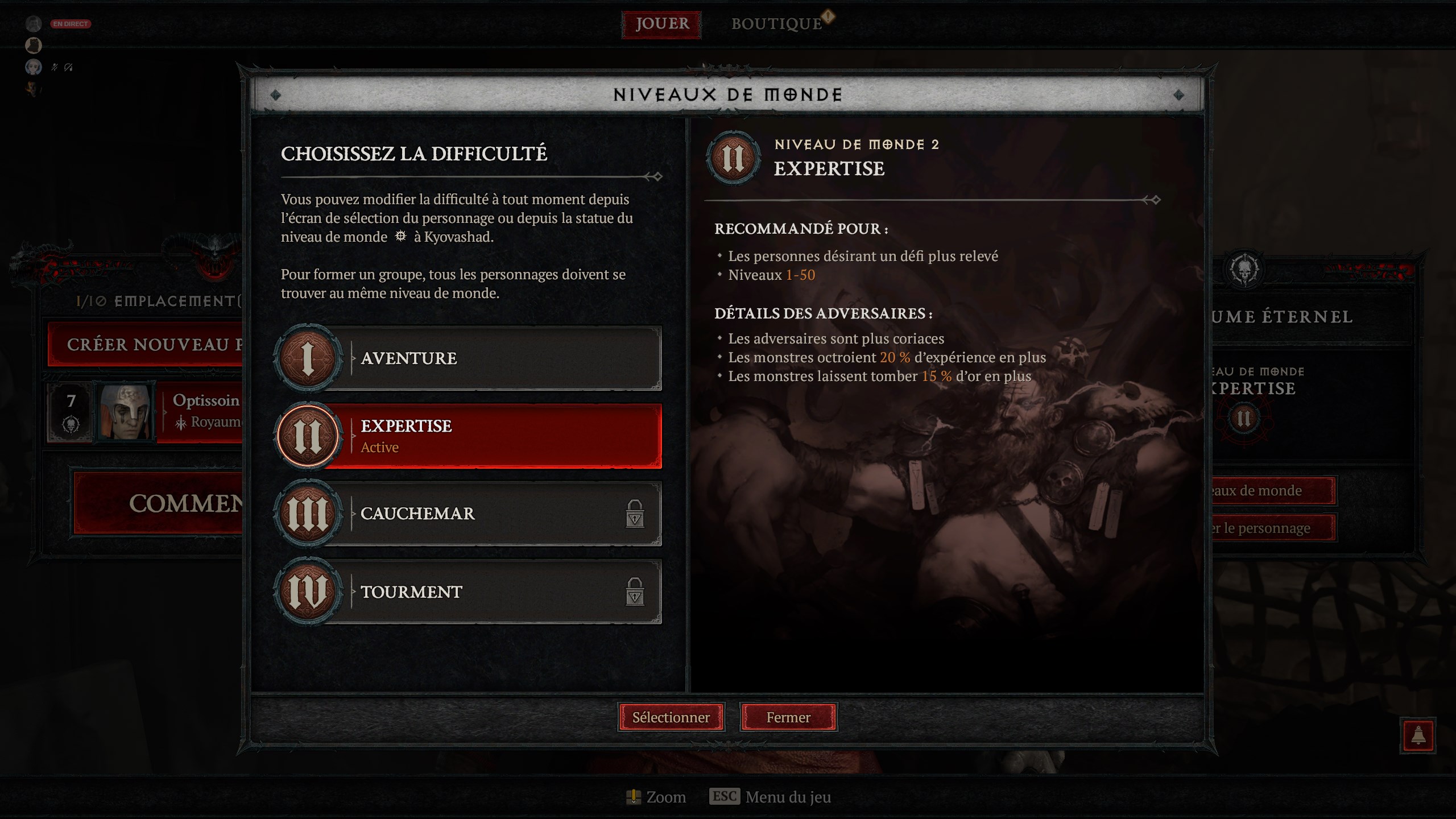Click the Tier III Cauchemar medallion icon
The width and height of the screenshot is (1456, 819).
(308, 515)
